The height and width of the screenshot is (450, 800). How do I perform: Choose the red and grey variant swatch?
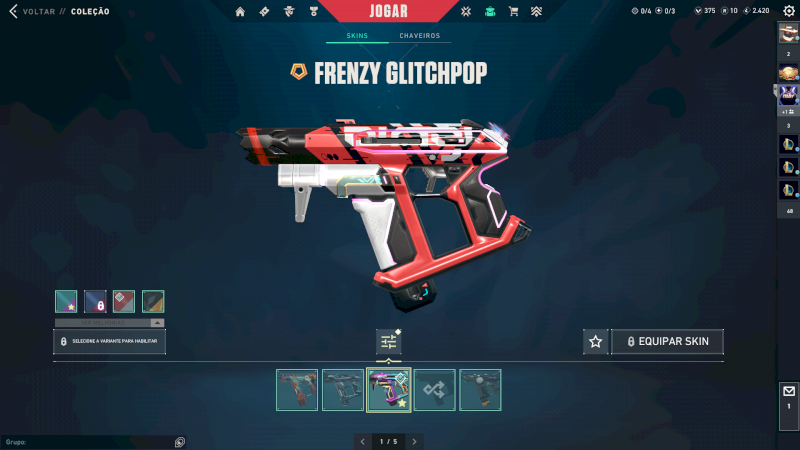pos(124,301)
